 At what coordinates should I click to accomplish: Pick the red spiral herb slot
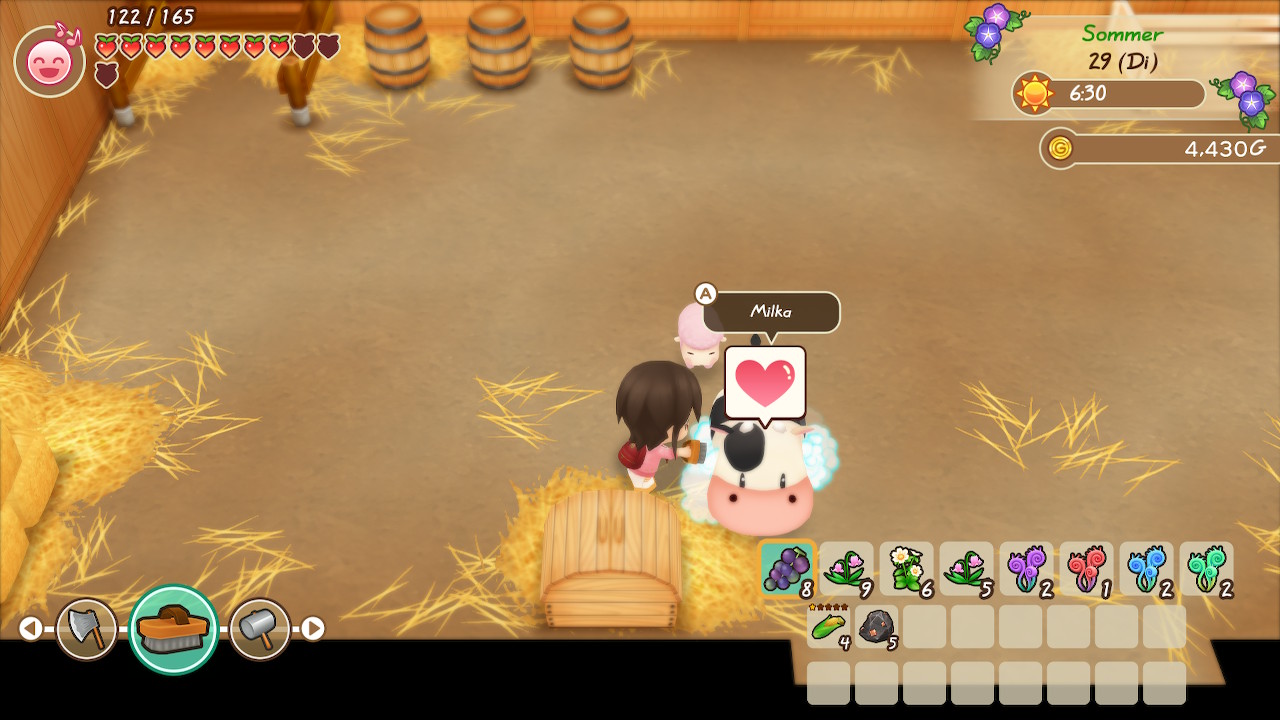[1086, 569]
